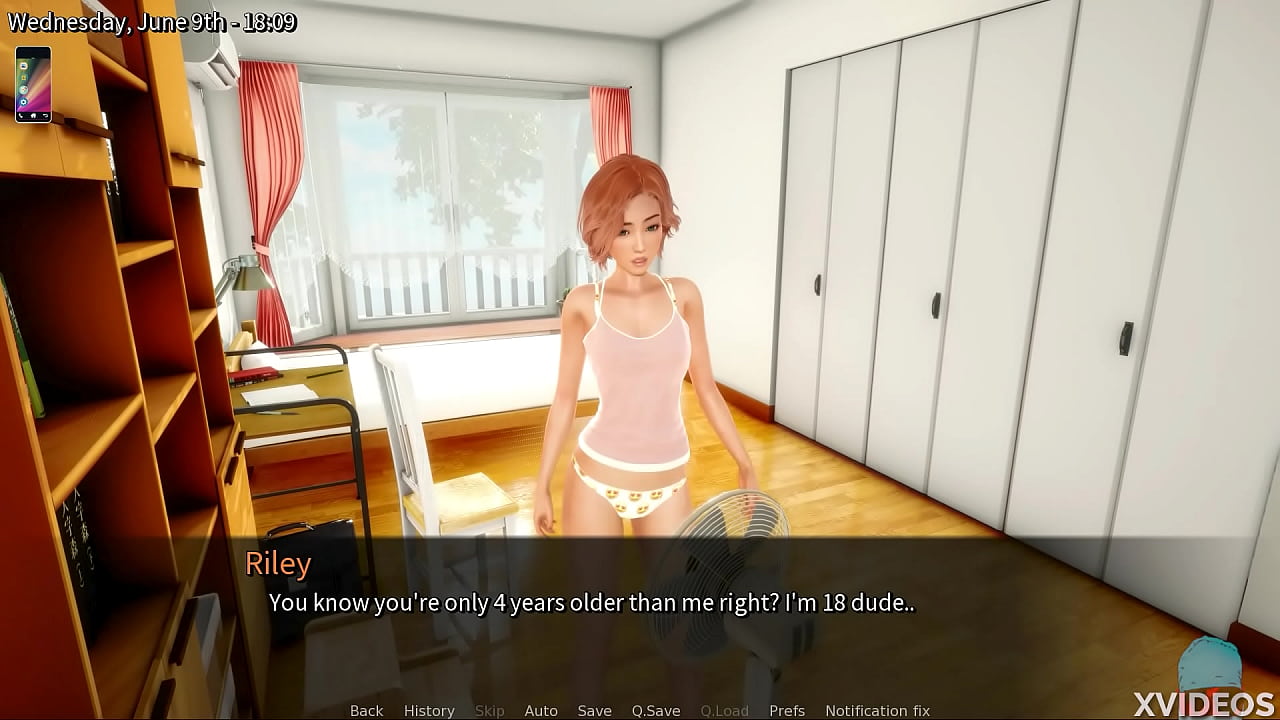Tap the return arrow on the phone navbar
The image size is (1280, 720).
[46, 115]
